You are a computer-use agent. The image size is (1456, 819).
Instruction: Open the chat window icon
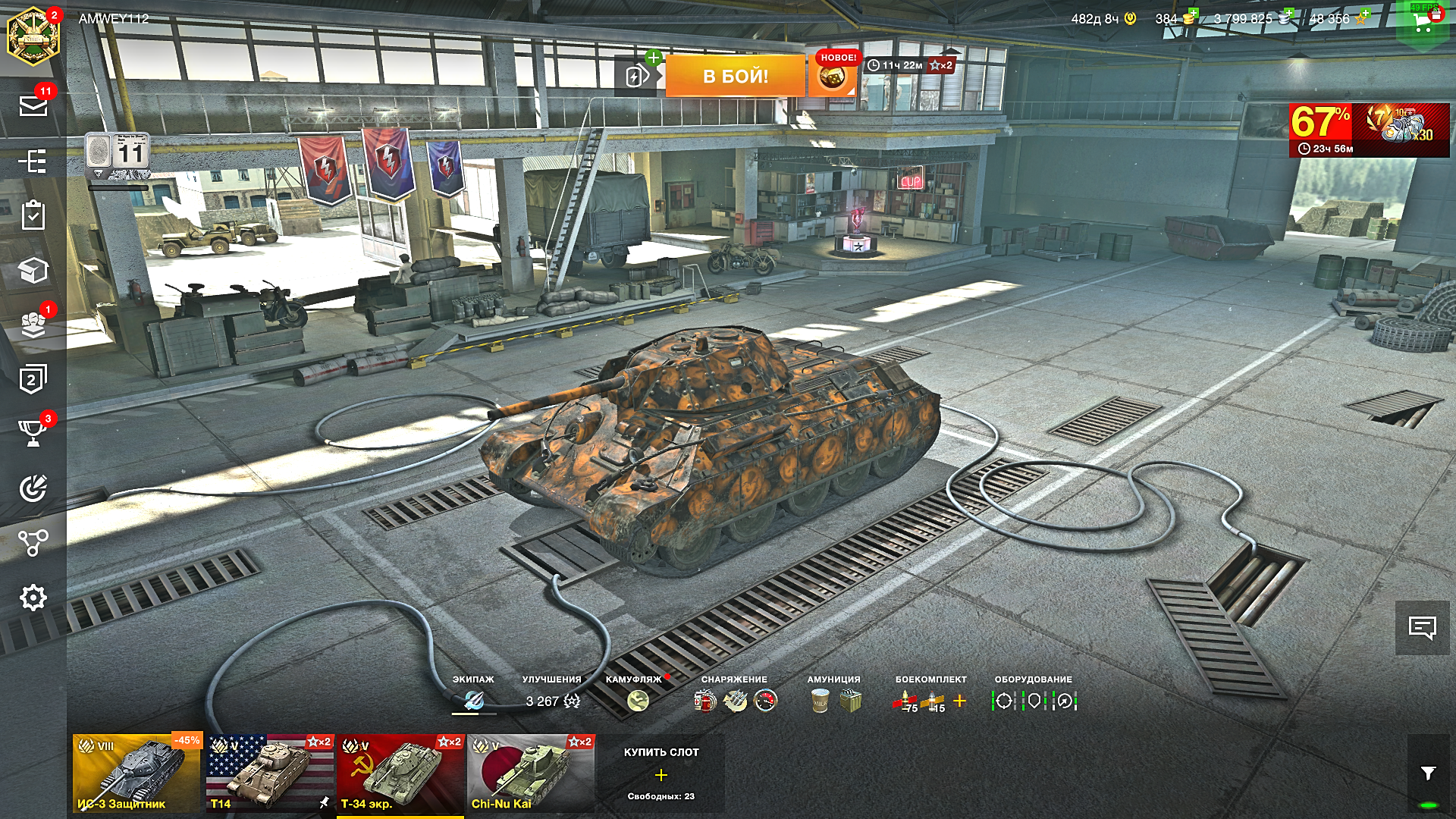pos(1422,627)
